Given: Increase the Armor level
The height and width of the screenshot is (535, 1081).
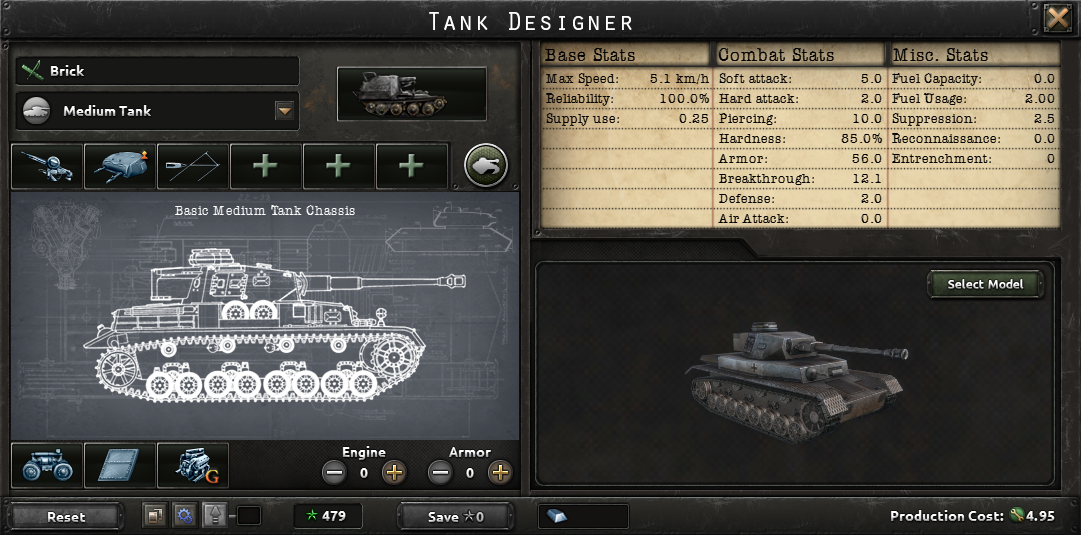Looking at the screenshot, I should coord(500,472).
